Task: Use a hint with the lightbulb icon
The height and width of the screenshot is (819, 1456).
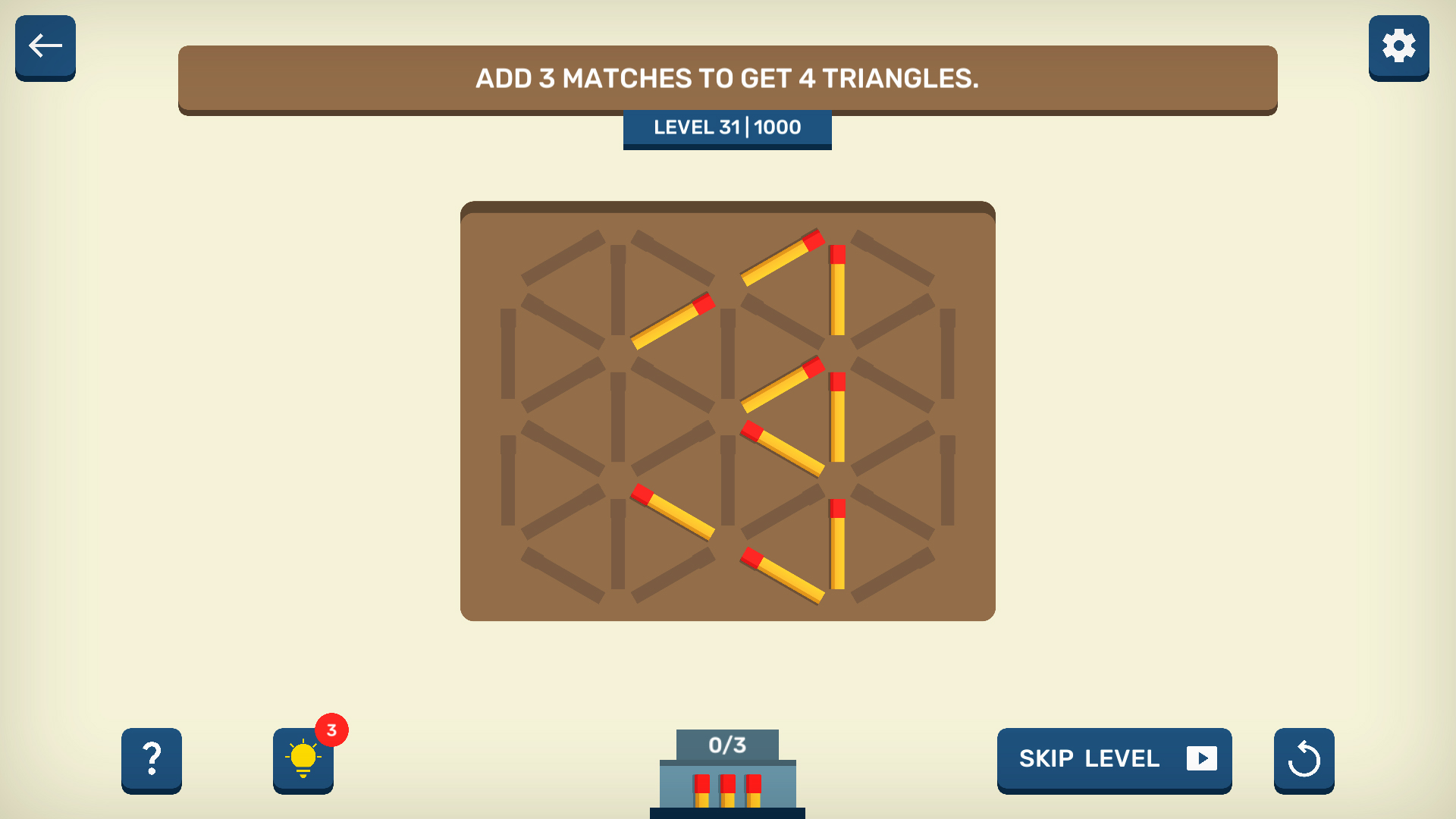Action: (x=303, y=761)
